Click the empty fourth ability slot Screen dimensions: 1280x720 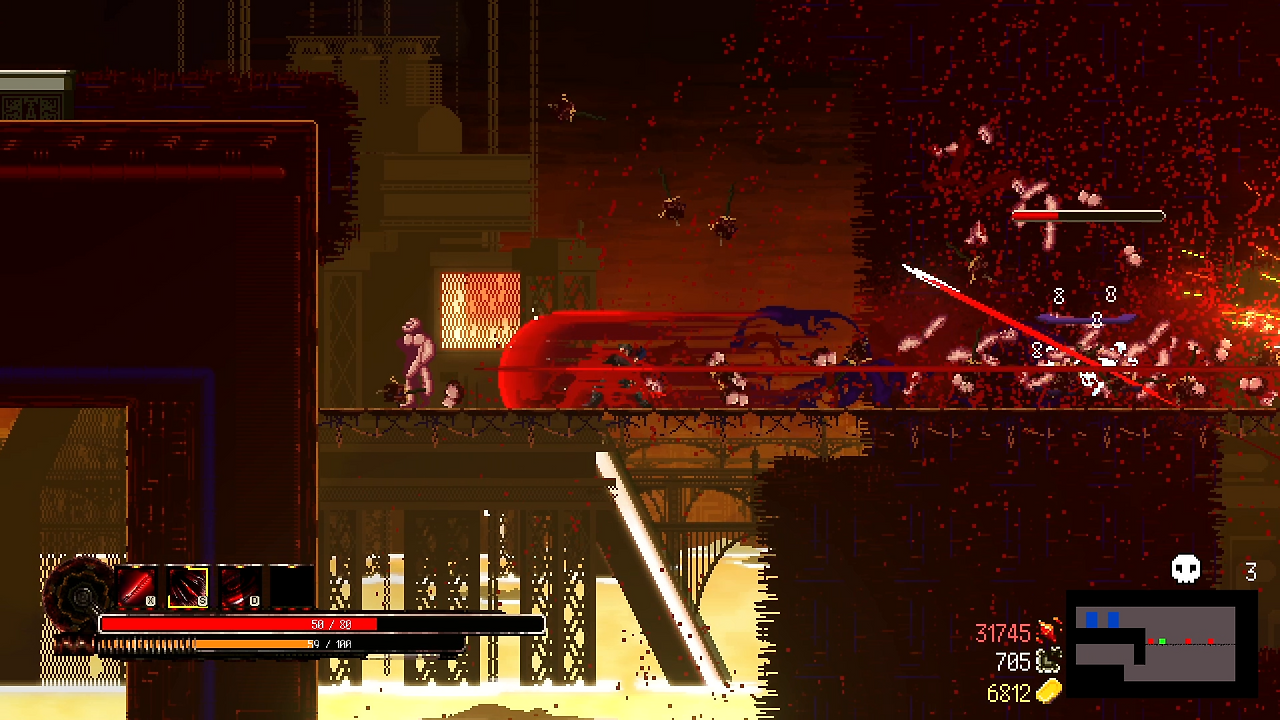pyautogui.click(x=290, y=585)
